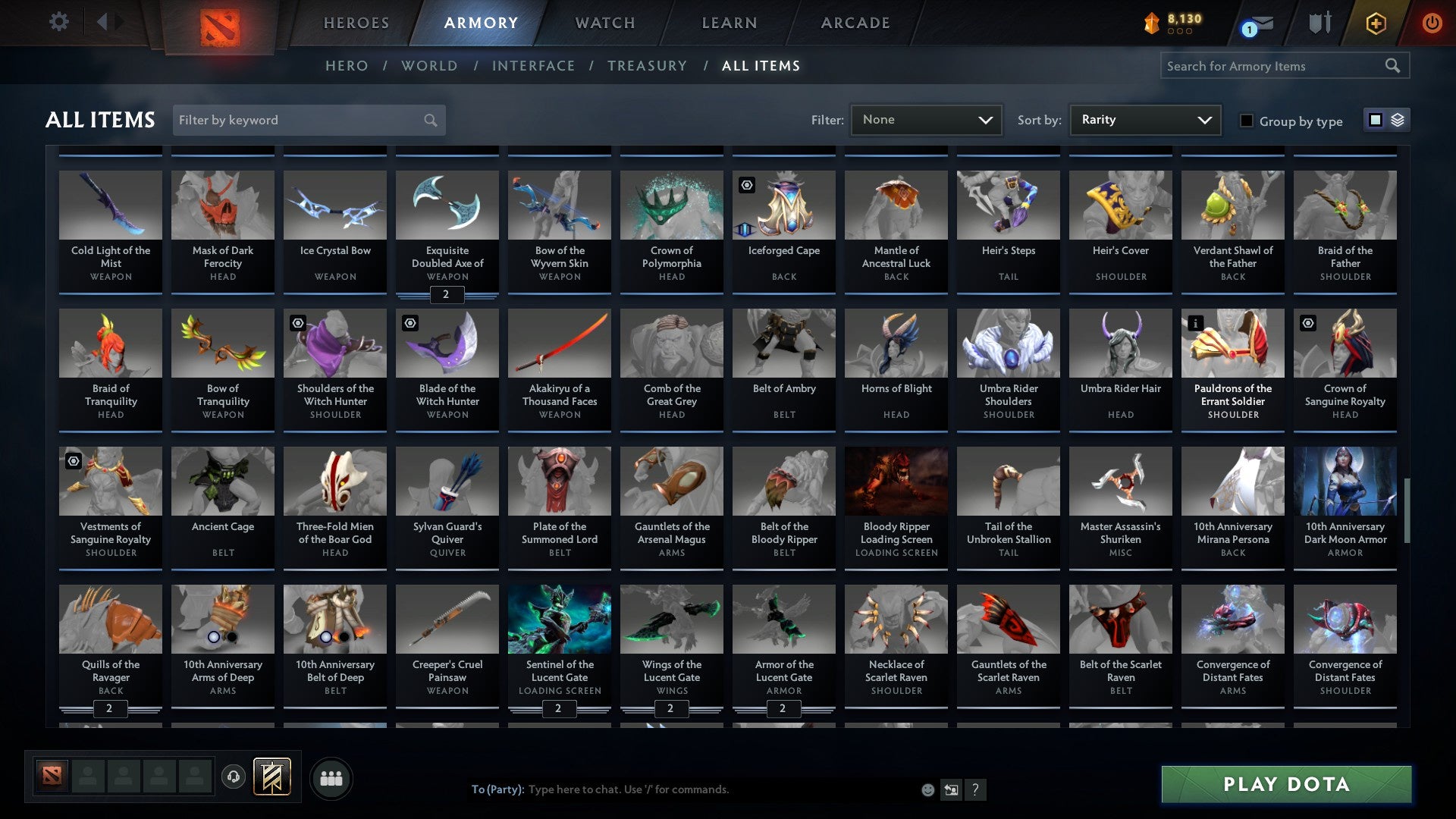Click the shield and sword armory icon

click(1319, 23)
